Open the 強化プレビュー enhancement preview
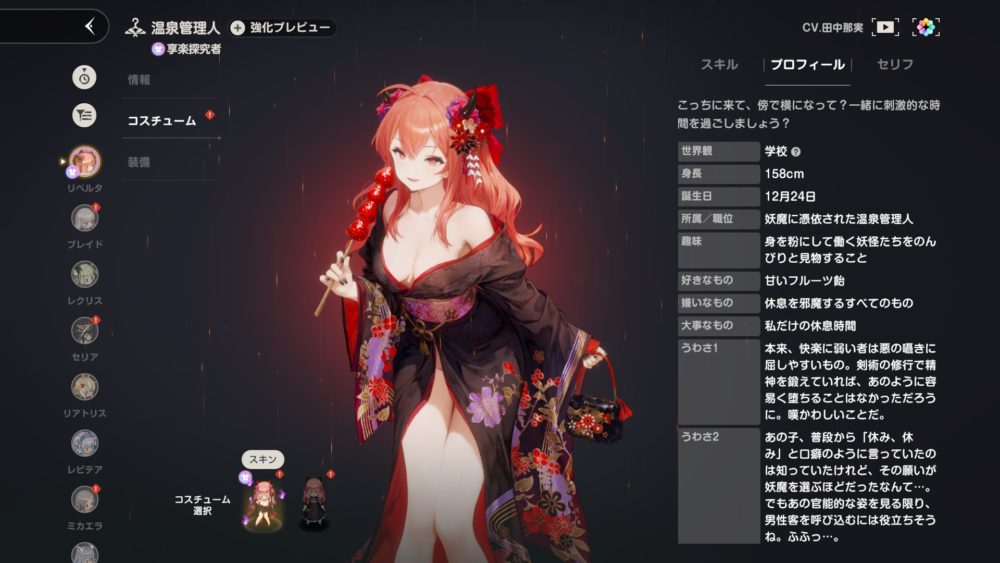This screenshot has height=563, width=1000. (x=282, y=28)
